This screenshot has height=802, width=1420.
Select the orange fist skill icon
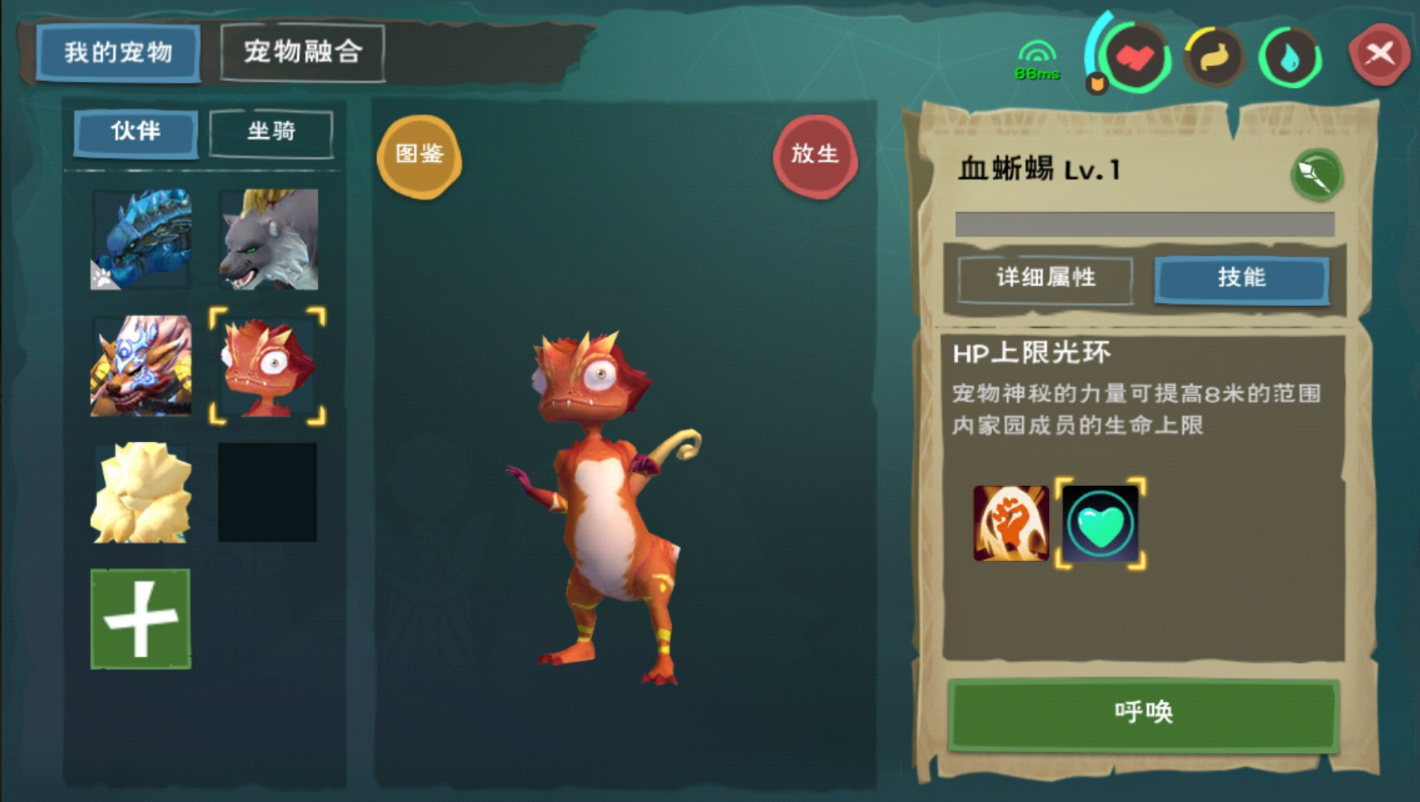(x=1011, y=523)
